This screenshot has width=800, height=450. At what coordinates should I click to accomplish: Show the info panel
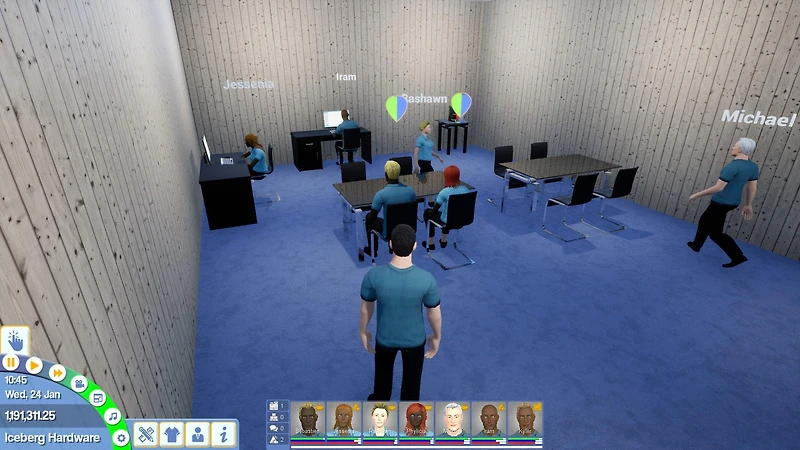[x=223, y=435]
